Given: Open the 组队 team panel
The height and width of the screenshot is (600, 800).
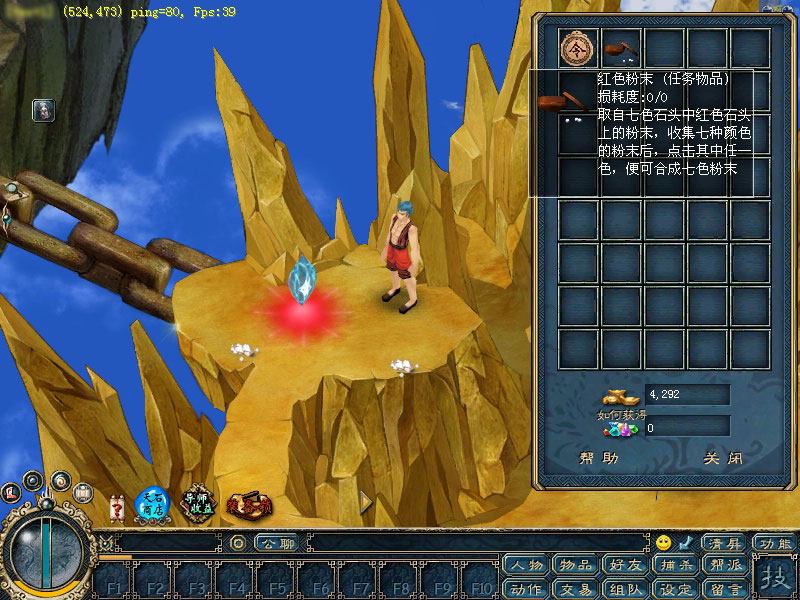Looking at the screenshot, I should coord(623,588).
